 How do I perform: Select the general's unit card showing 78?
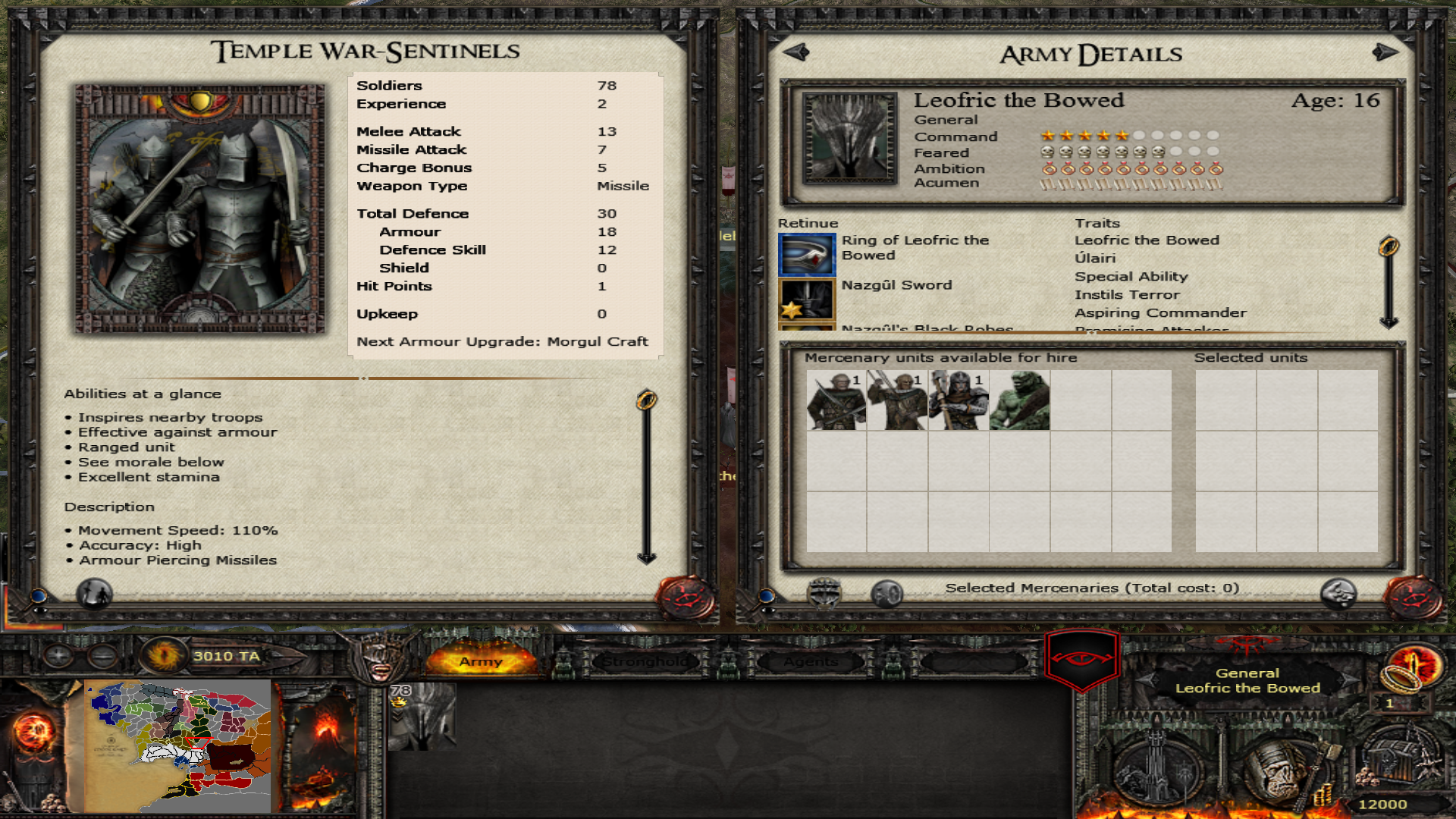point(422,716)
